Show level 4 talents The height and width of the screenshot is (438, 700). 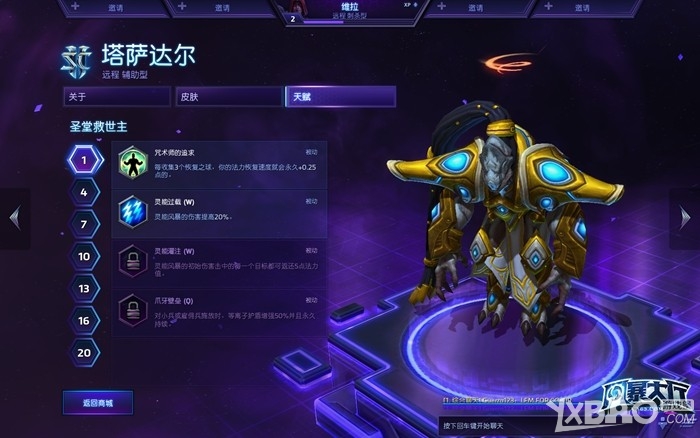[x=85, y=192]
